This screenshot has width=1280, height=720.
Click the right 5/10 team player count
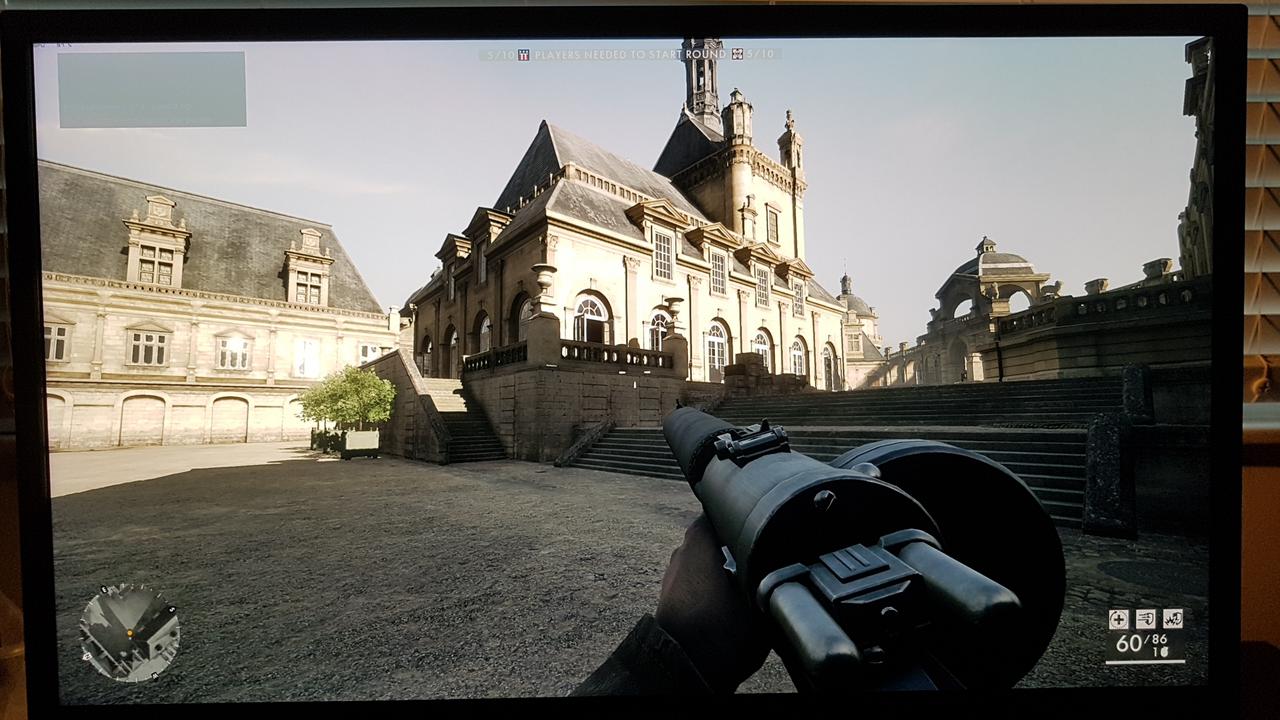point(760,54)
